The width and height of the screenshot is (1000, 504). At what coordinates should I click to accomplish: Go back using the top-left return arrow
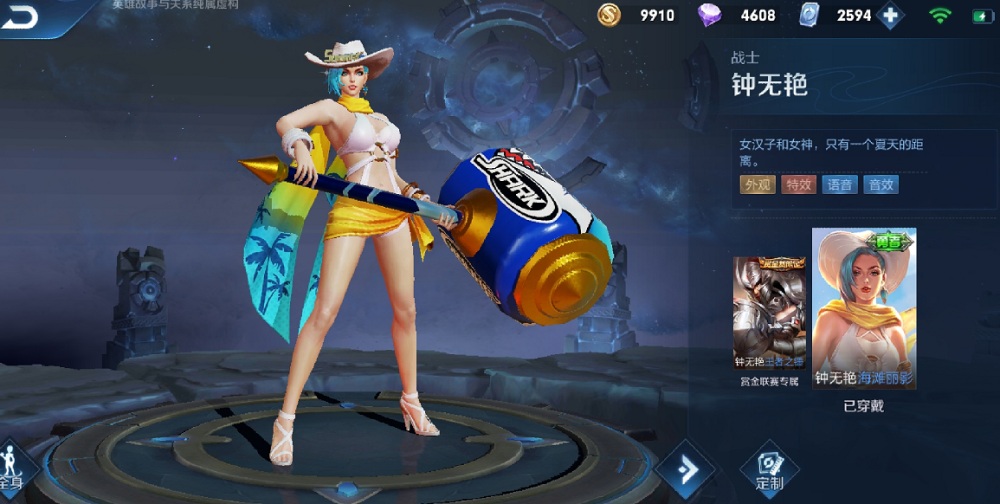[x=20, y=17]
